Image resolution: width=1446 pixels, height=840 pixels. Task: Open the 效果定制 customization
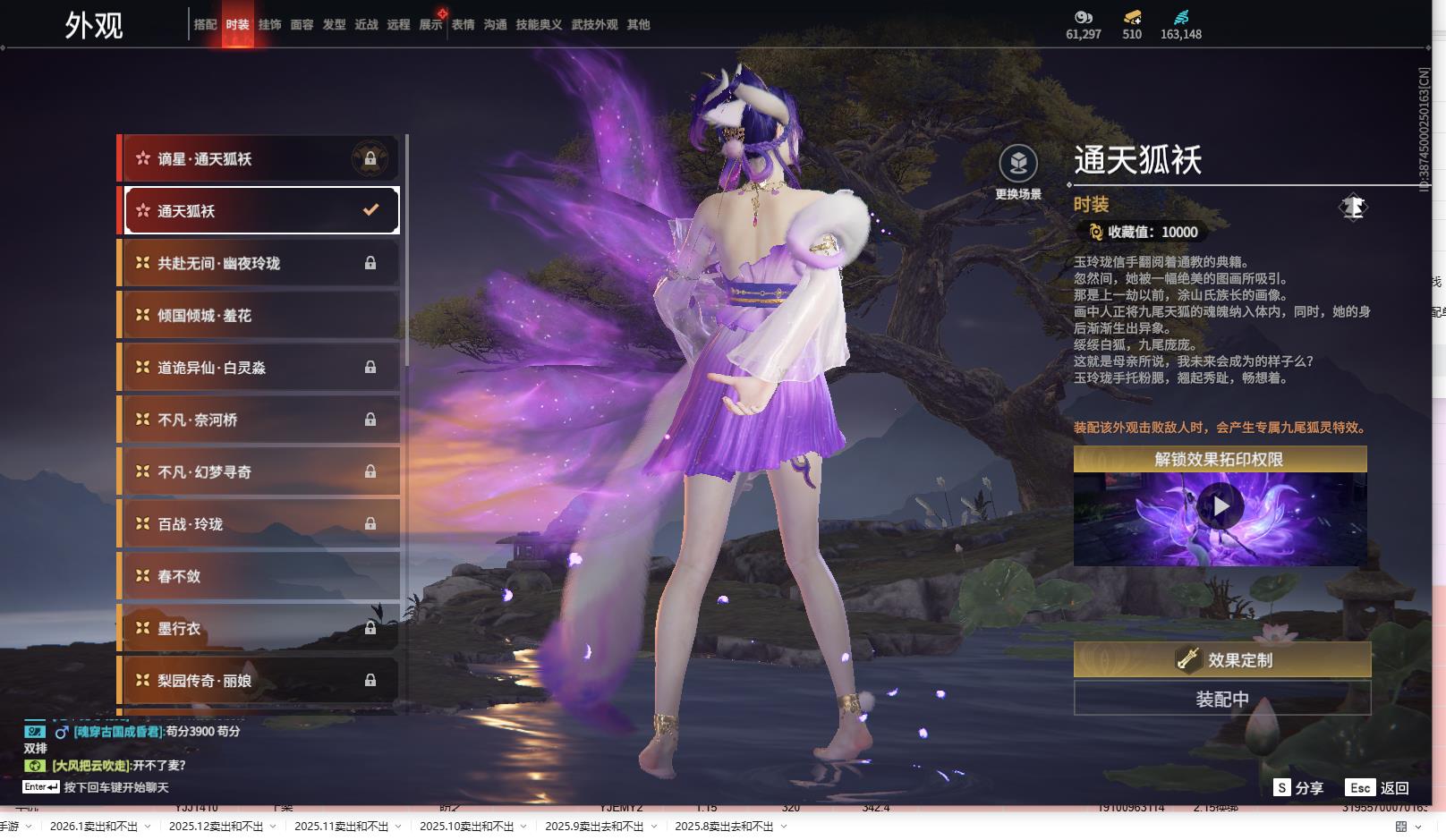point(1221,660)
